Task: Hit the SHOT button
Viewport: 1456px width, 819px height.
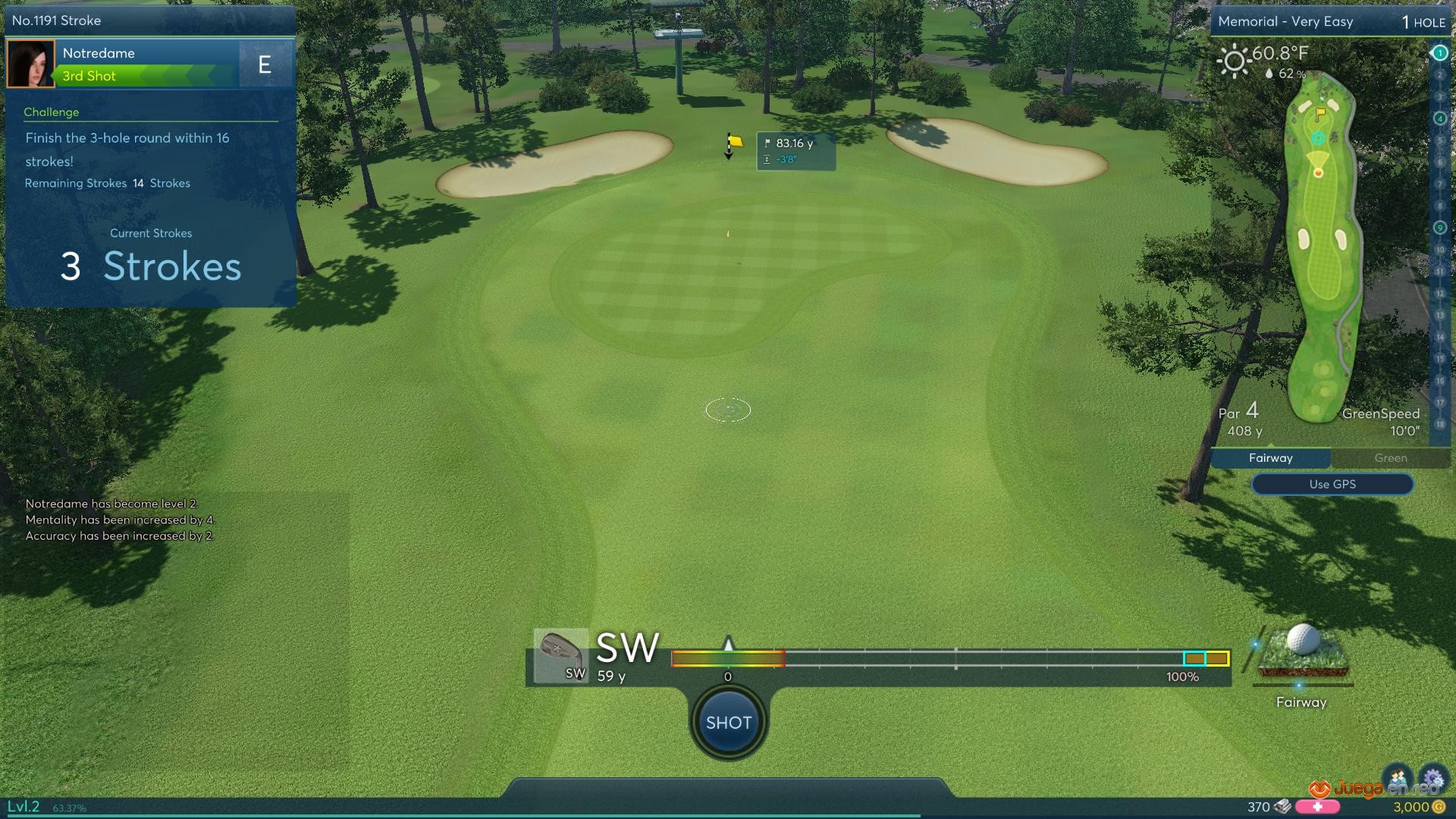Action: click(728, 722)
